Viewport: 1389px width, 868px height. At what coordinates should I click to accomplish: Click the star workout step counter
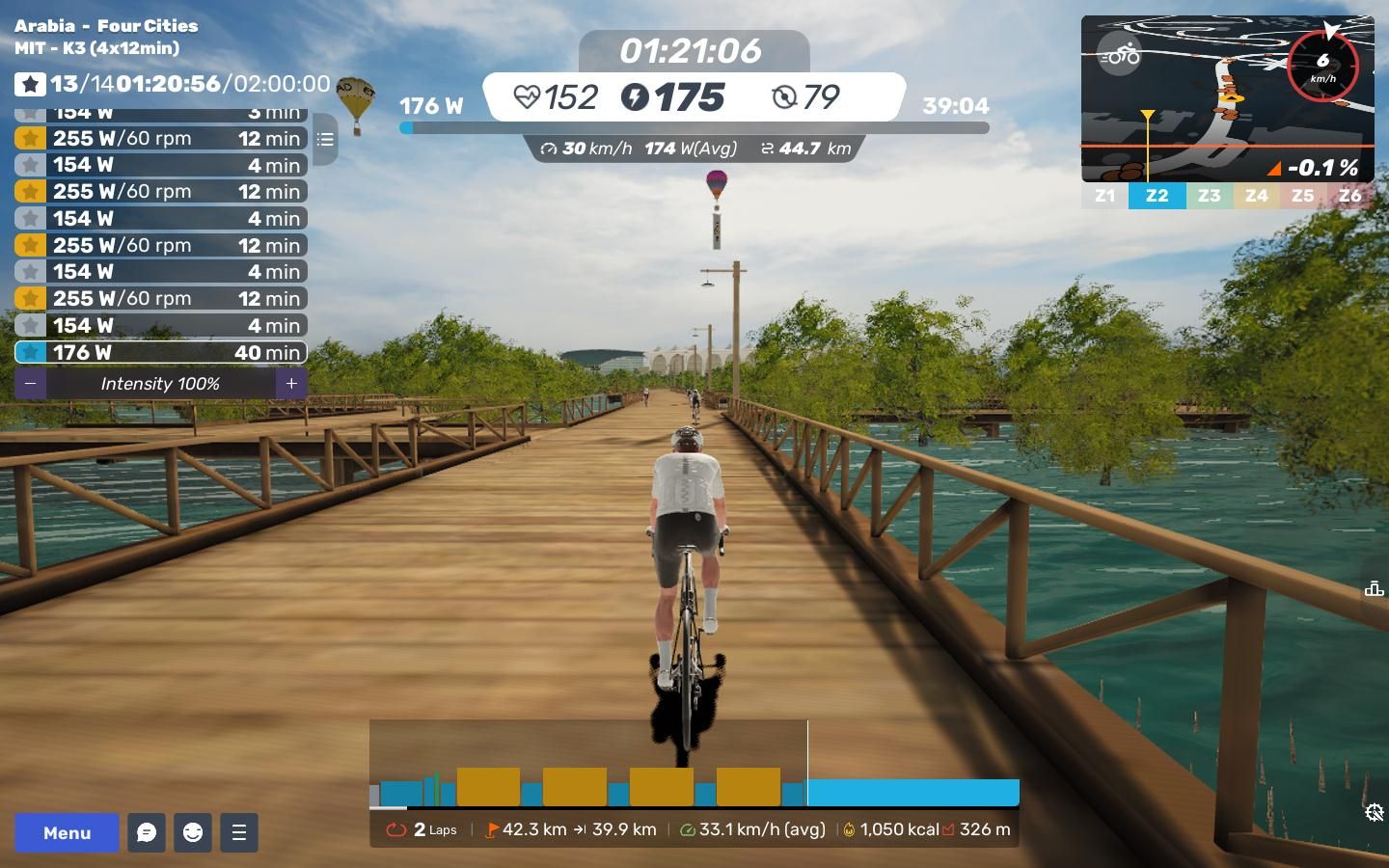[30, 85]
